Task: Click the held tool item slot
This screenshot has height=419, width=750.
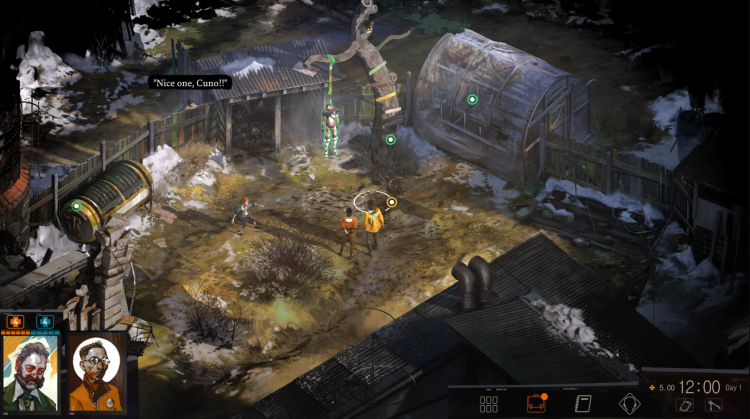Action: tap(715, 405)
